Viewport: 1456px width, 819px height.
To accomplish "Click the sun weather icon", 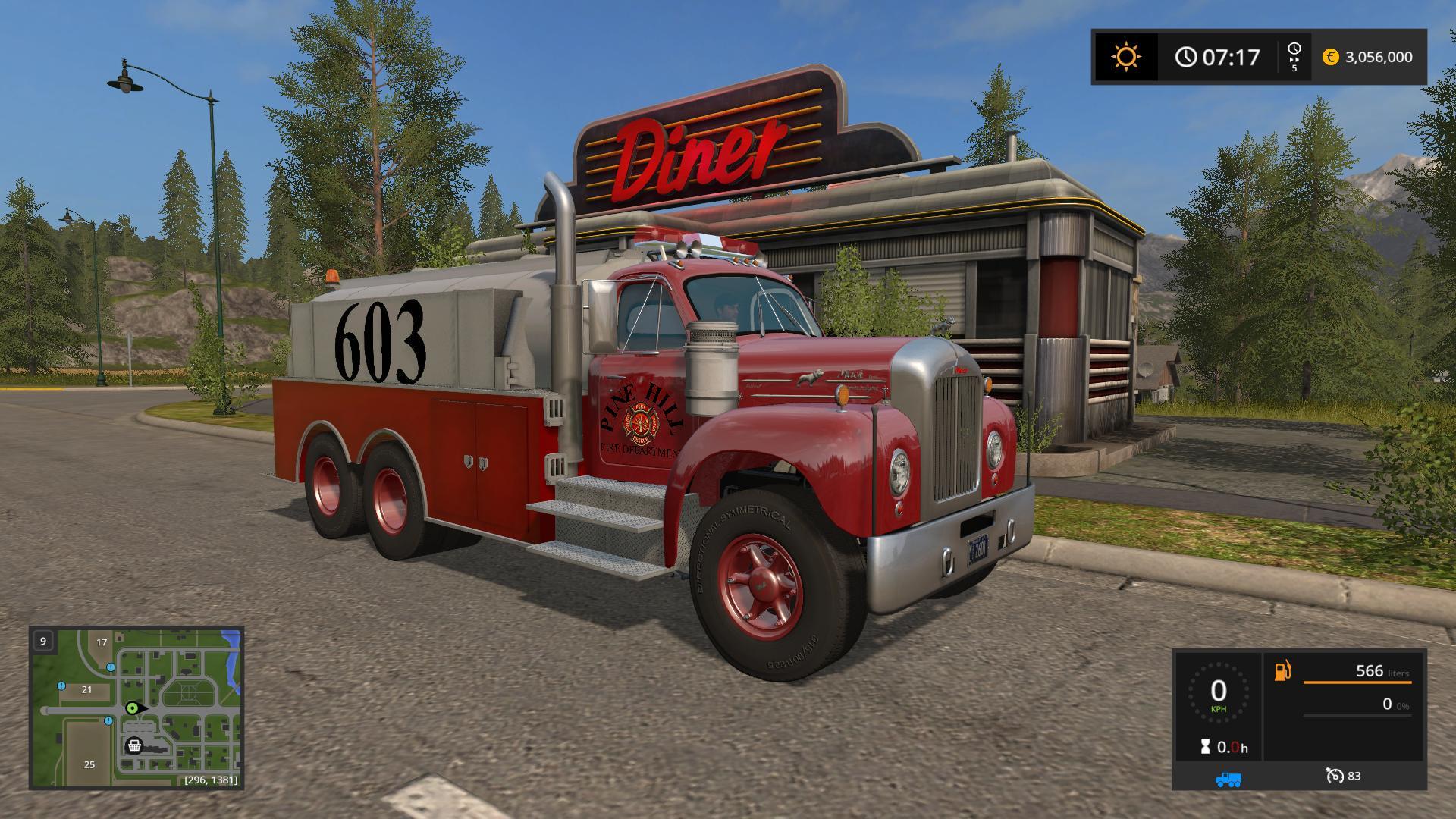I will [1125, 57].
